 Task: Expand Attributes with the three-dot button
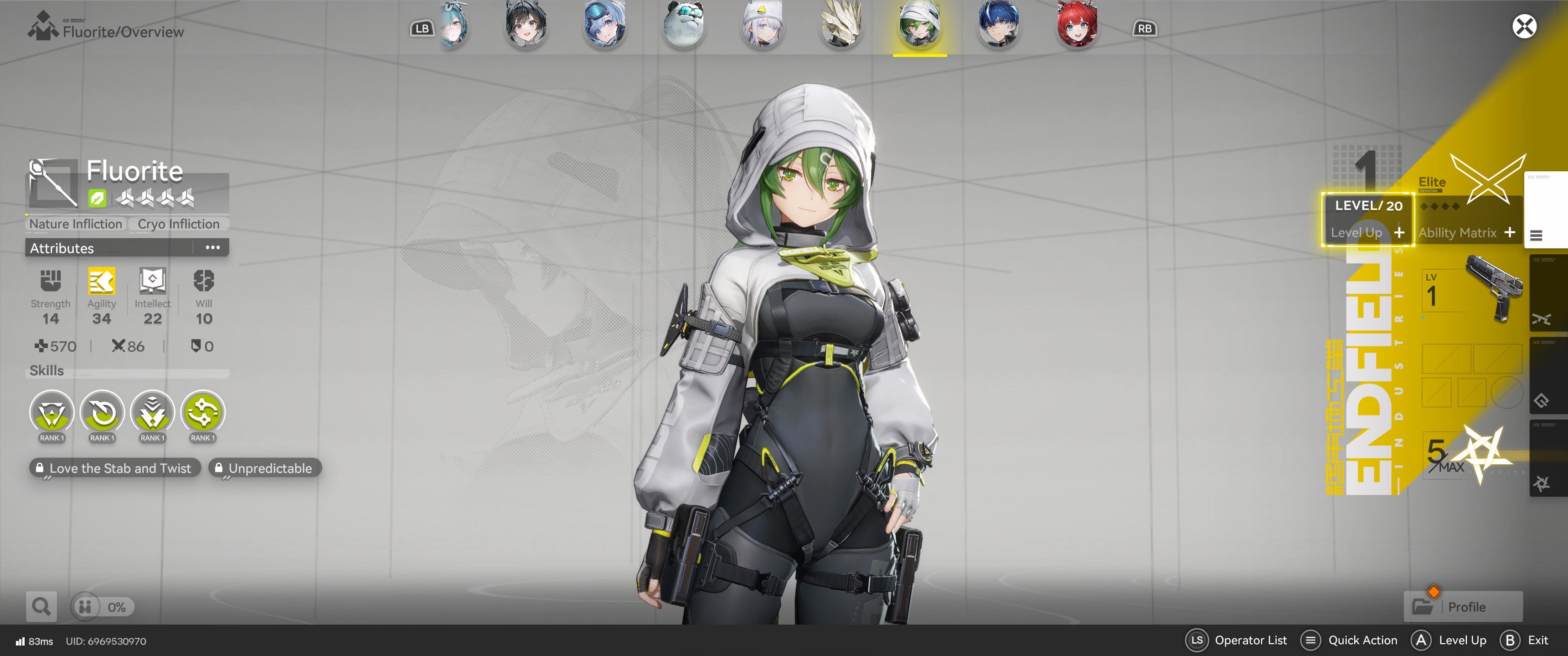click(x=212, y=248)
